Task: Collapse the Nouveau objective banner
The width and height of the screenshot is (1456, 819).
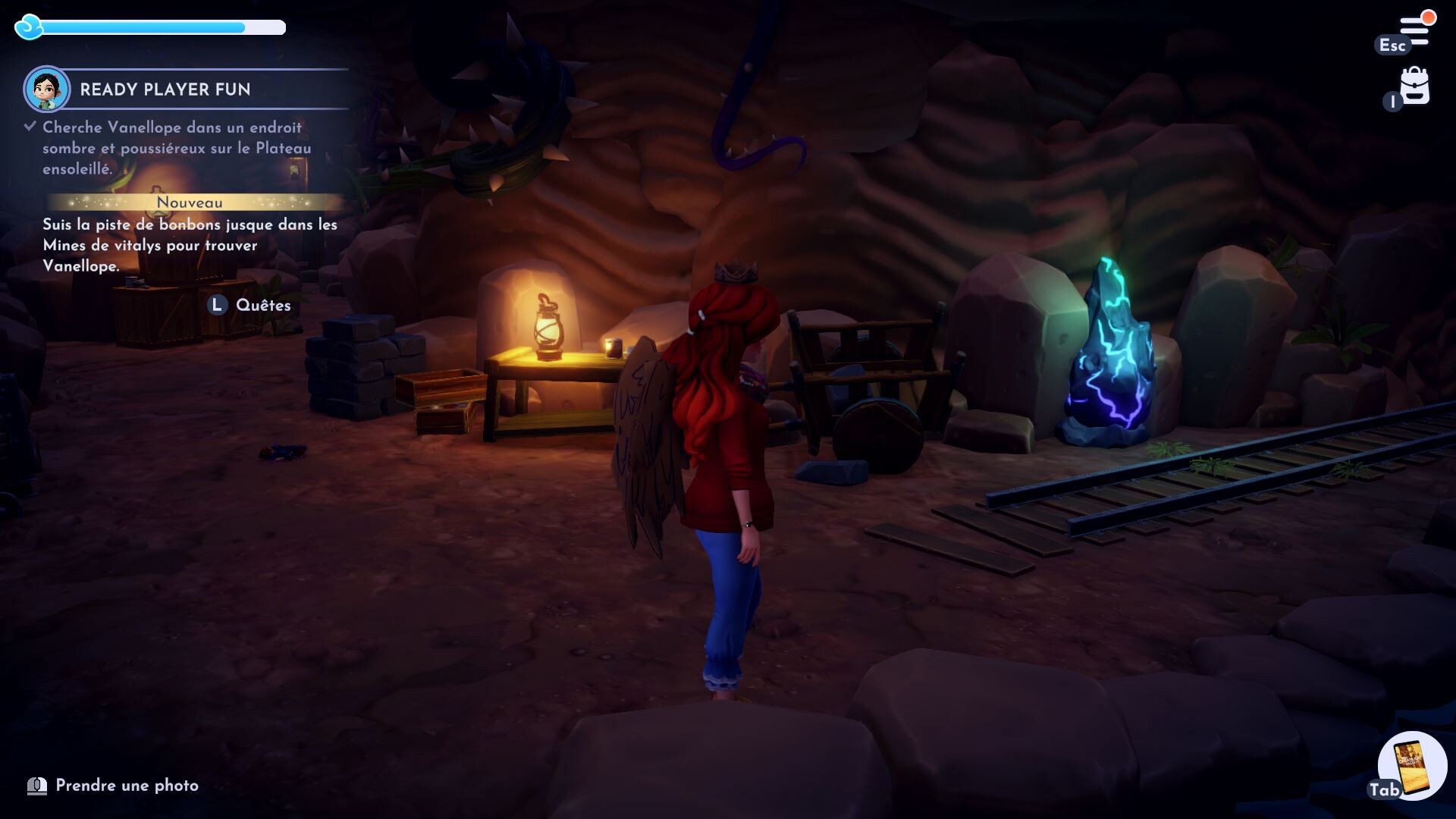Action: point(190,202)
